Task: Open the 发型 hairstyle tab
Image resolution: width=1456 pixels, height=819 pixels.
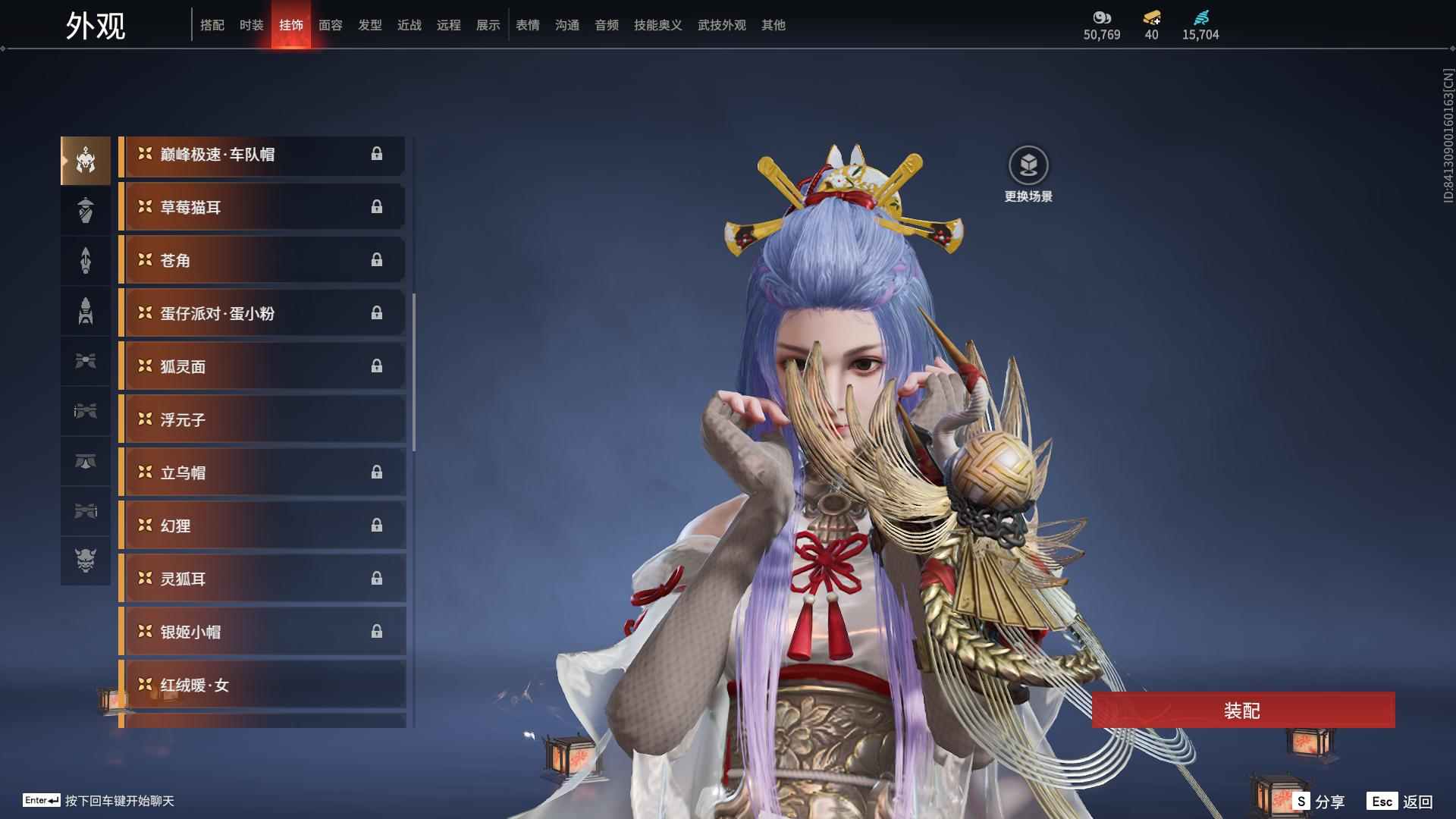Action: 369,24
